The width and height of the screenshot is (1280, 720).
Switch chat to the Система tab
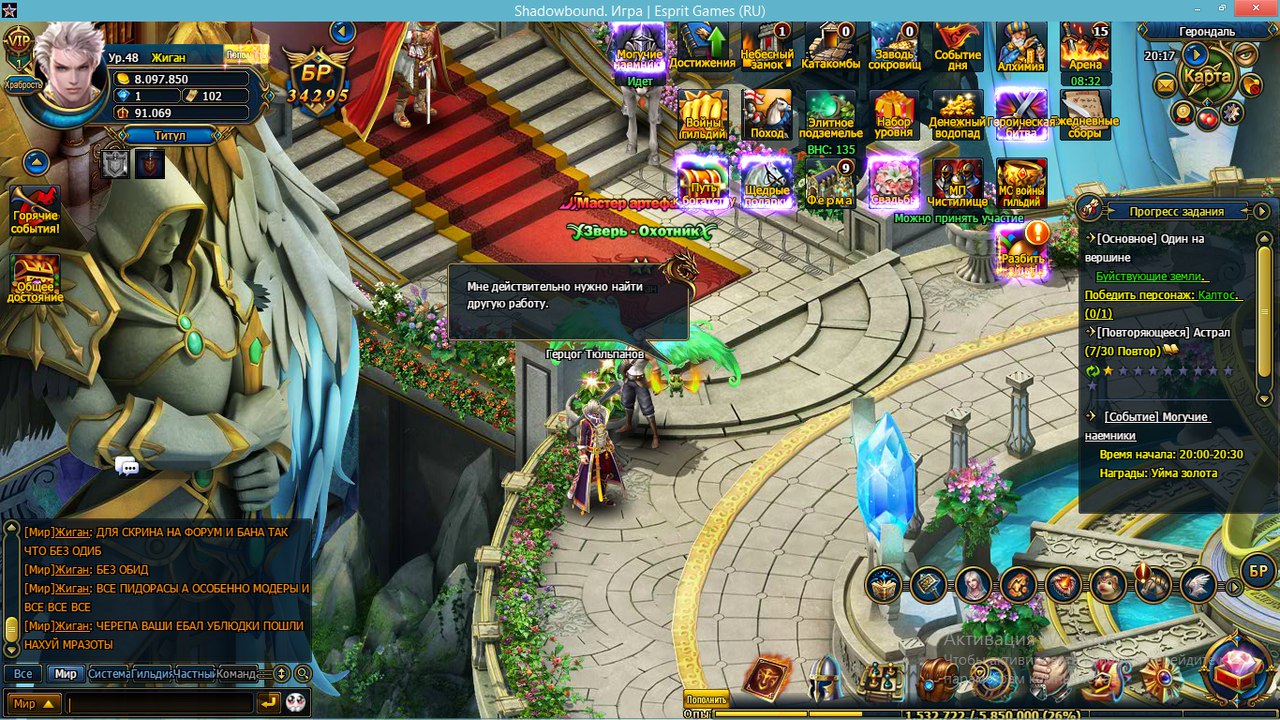coord(109,674)
